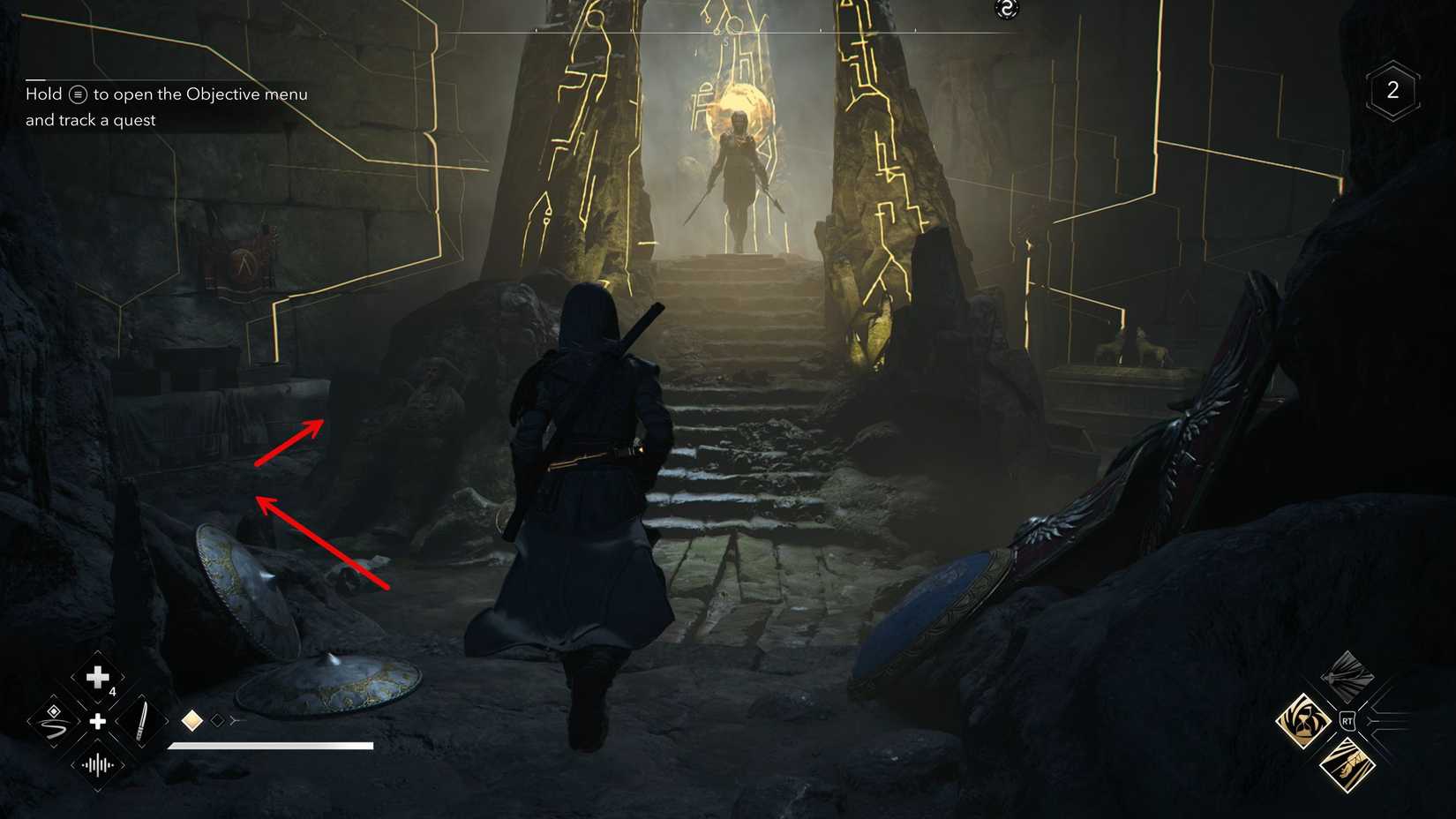This screenshot has width=1456, height=819.
Task: Select the trail marker tool icon
Action: [x=55, y=724]
